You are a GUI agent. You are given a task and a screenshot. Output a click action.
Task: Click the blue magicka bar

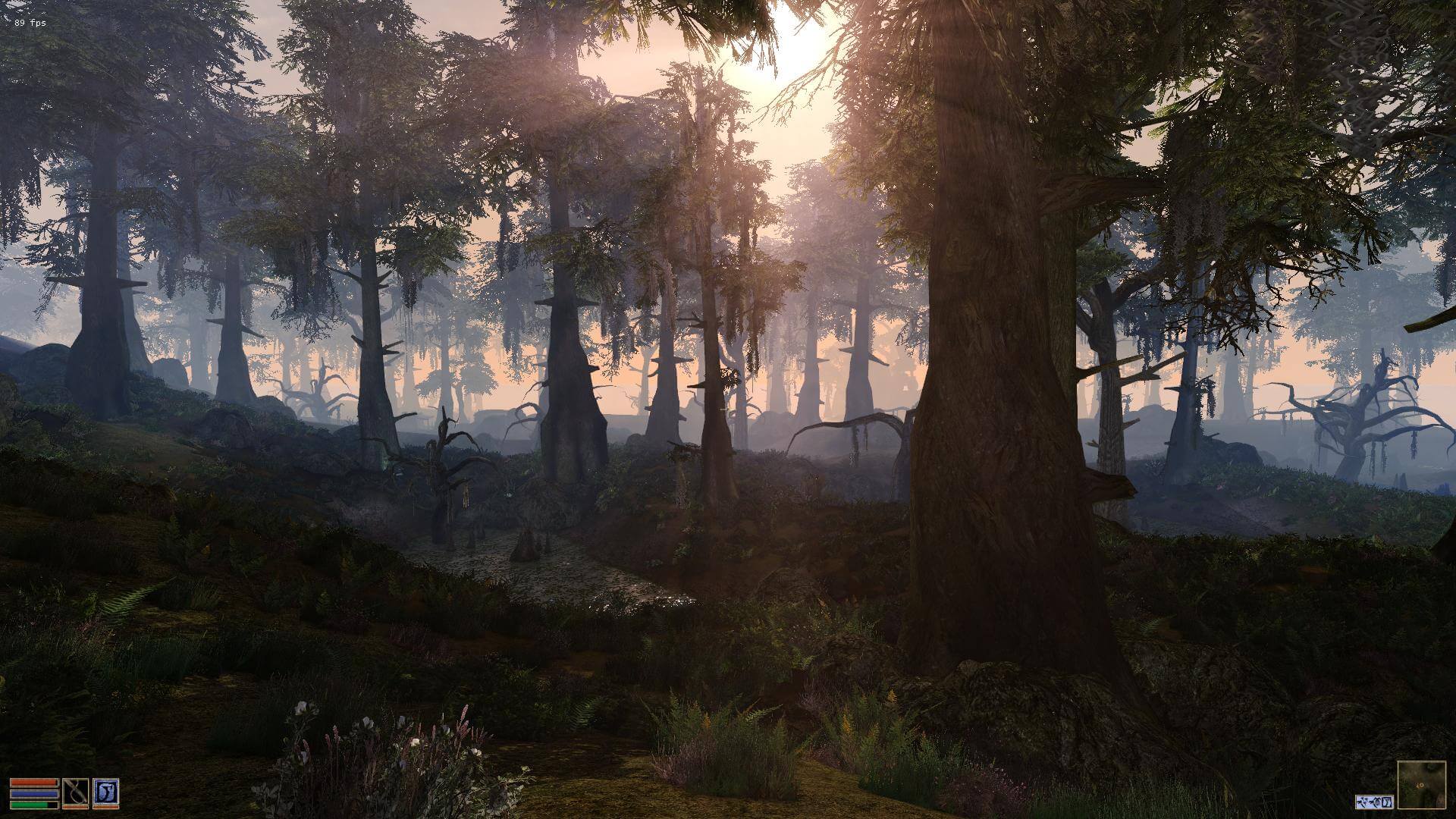point(33,794)
